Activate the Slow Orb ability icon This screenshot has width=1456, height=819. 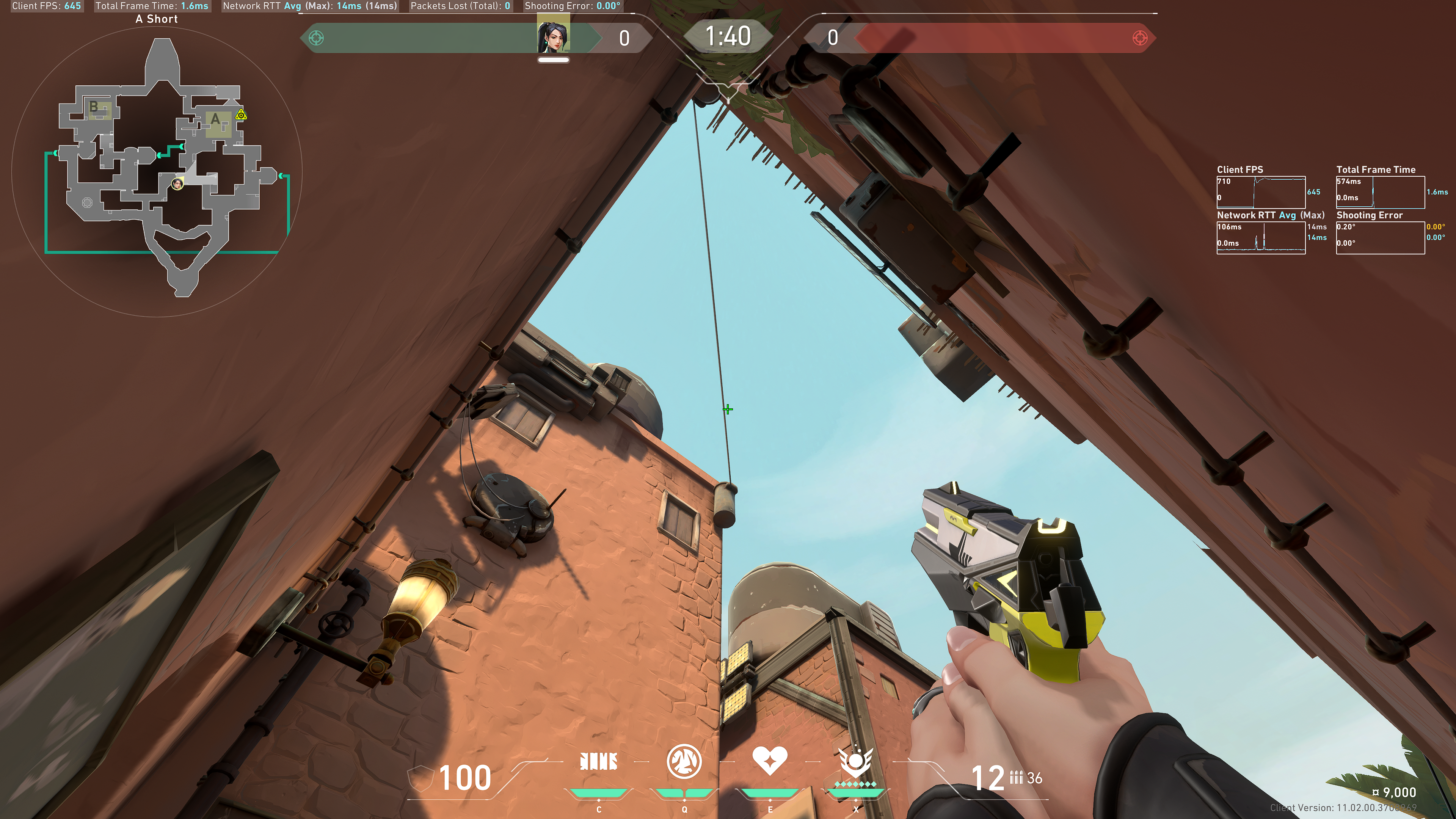(684, 761)
